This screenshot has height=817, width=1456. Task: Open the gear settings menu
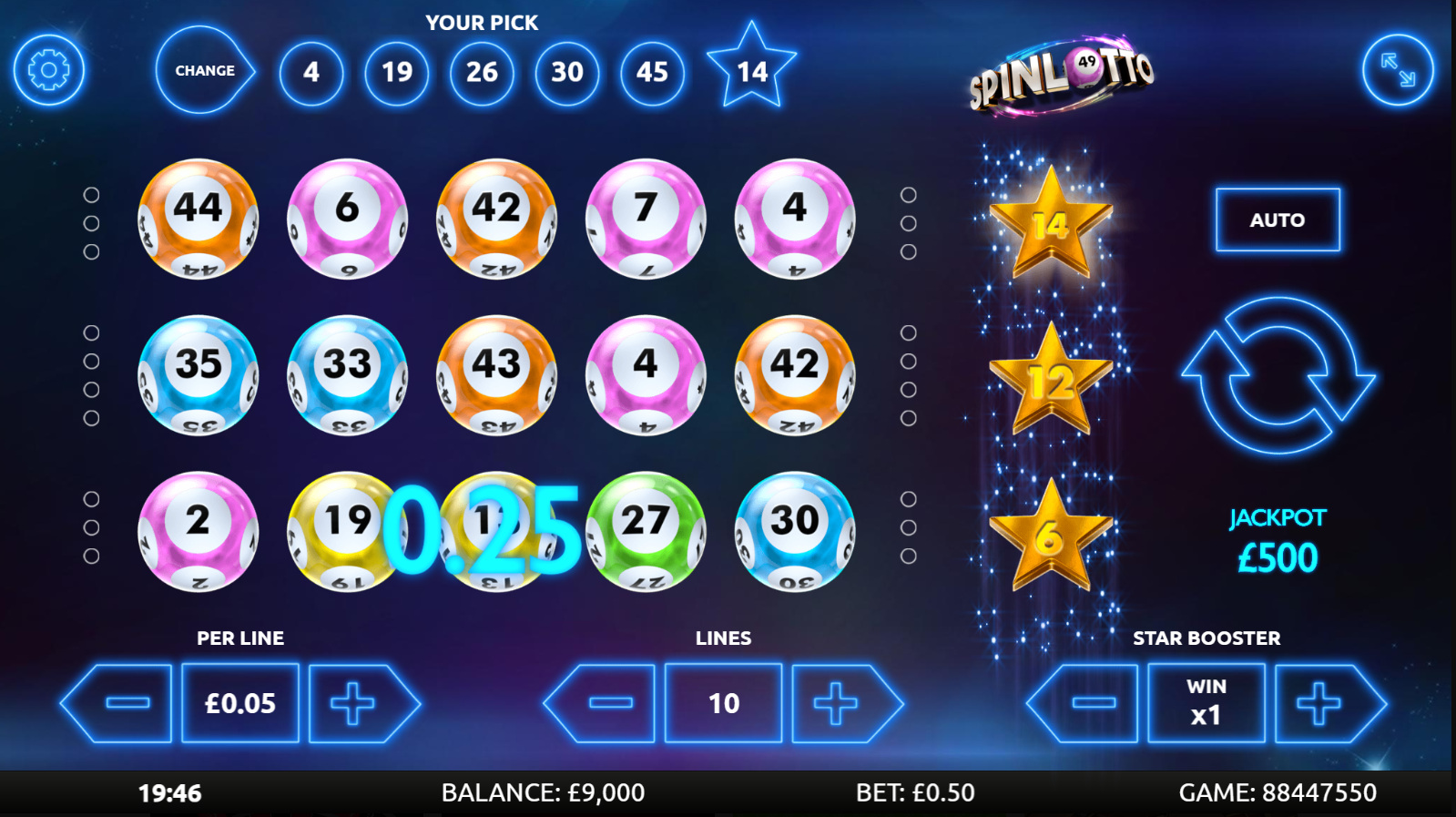click(x=49, y=70)
